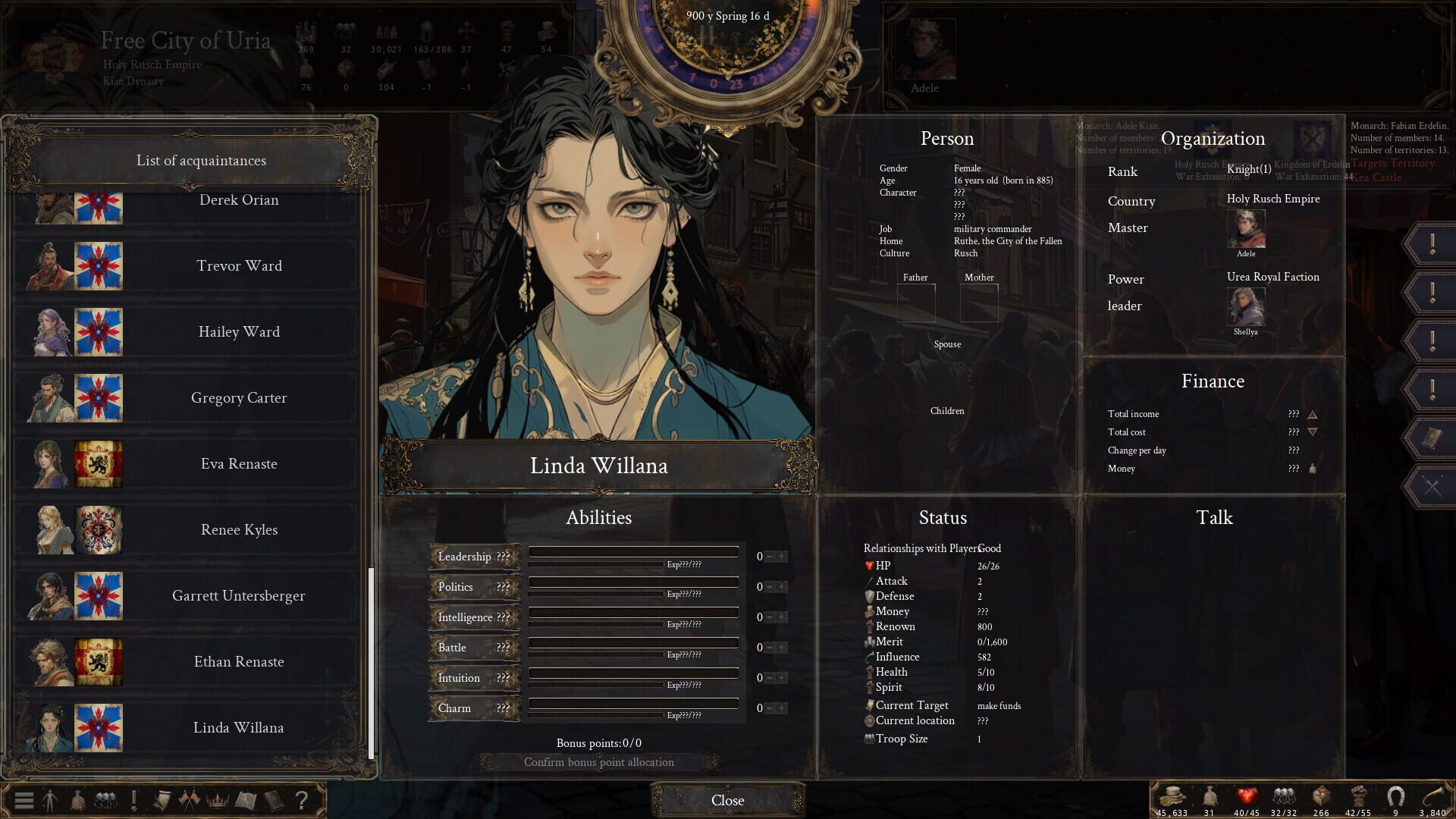Toggle the green income triangle next to Total income
This screenshot has width=1456, height=819.
point(1312,414)
